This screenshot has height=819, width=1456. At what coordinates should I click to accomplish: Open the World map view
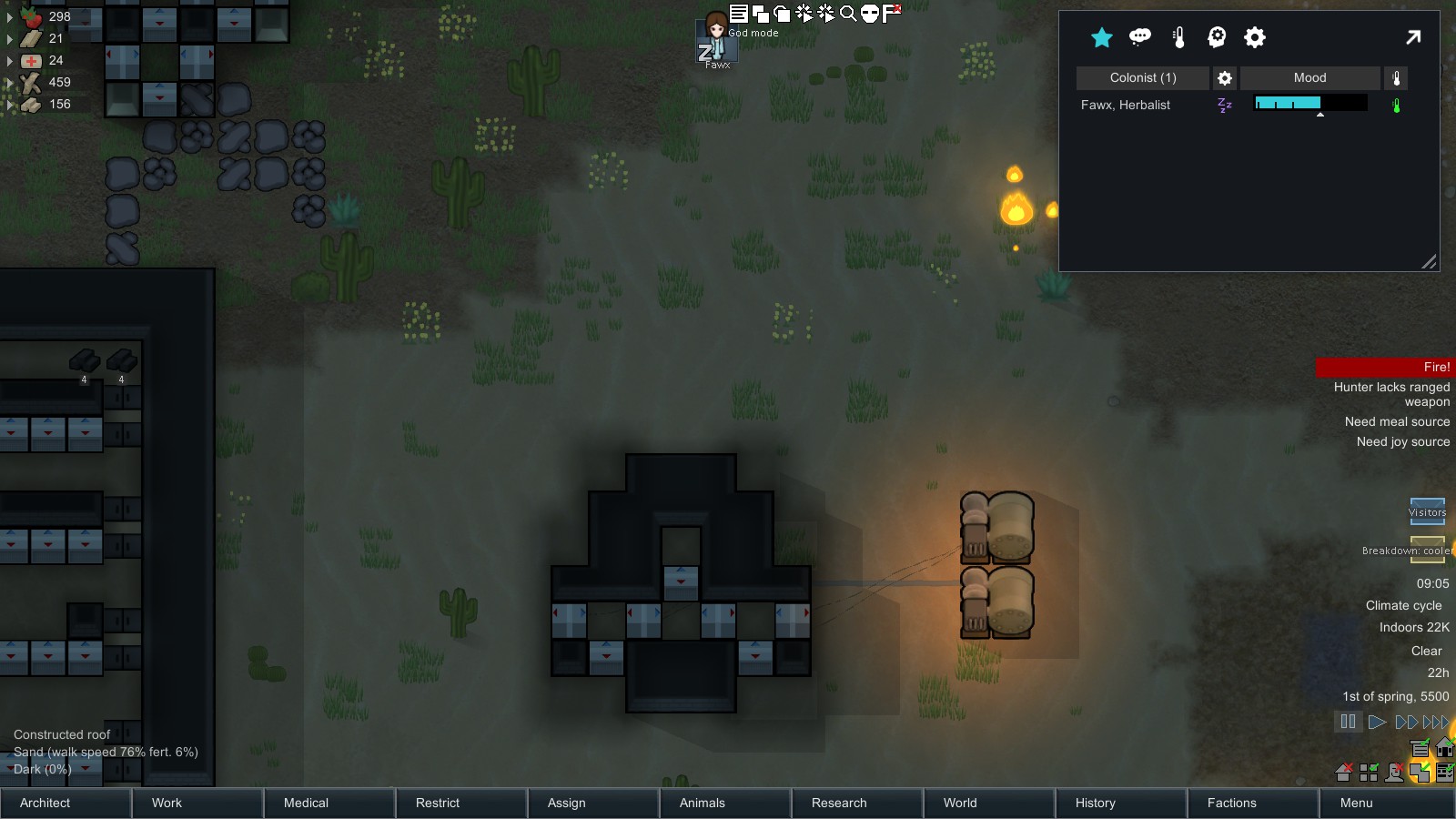[x=988, y=803]
